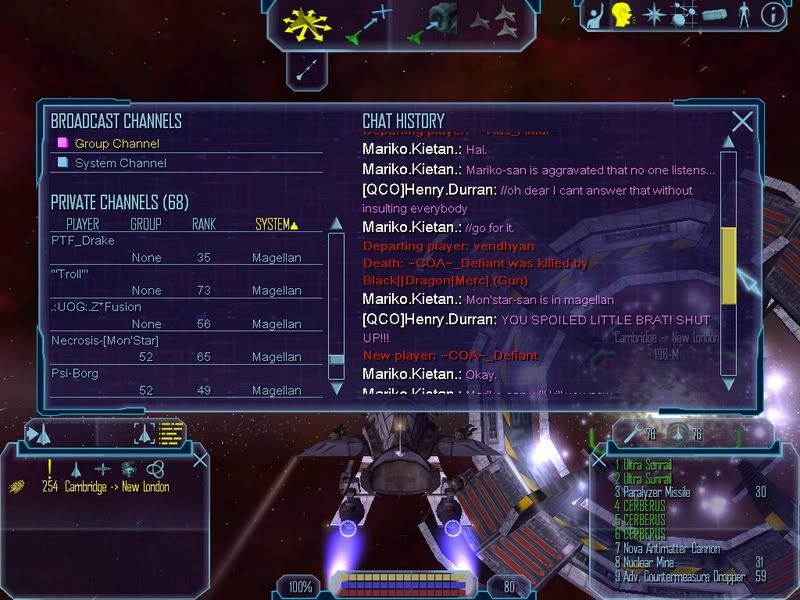The height and width of the screenshot is (600, 800).
Task: Select Paralyzer Missile in the weapons list
Action: tap(656, 492)
